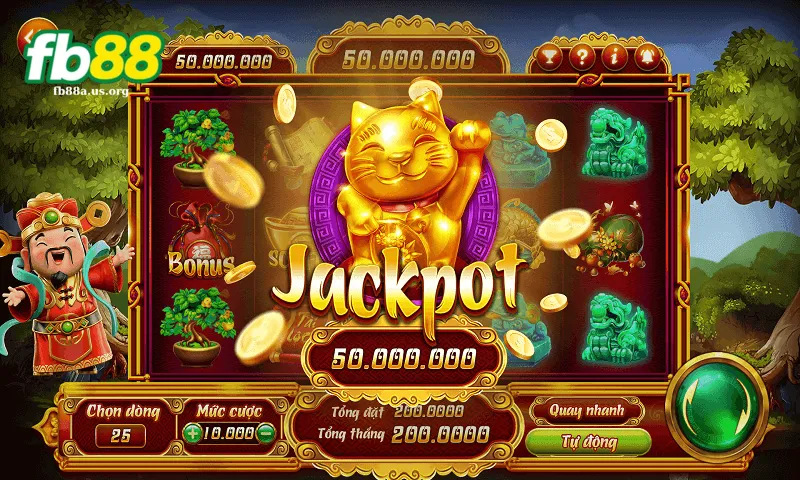This screenshot has height=480, width=800.
Task: Activate the Quay nhanh fast spin button
Action: pyautogui.click(x=588, y=410)
